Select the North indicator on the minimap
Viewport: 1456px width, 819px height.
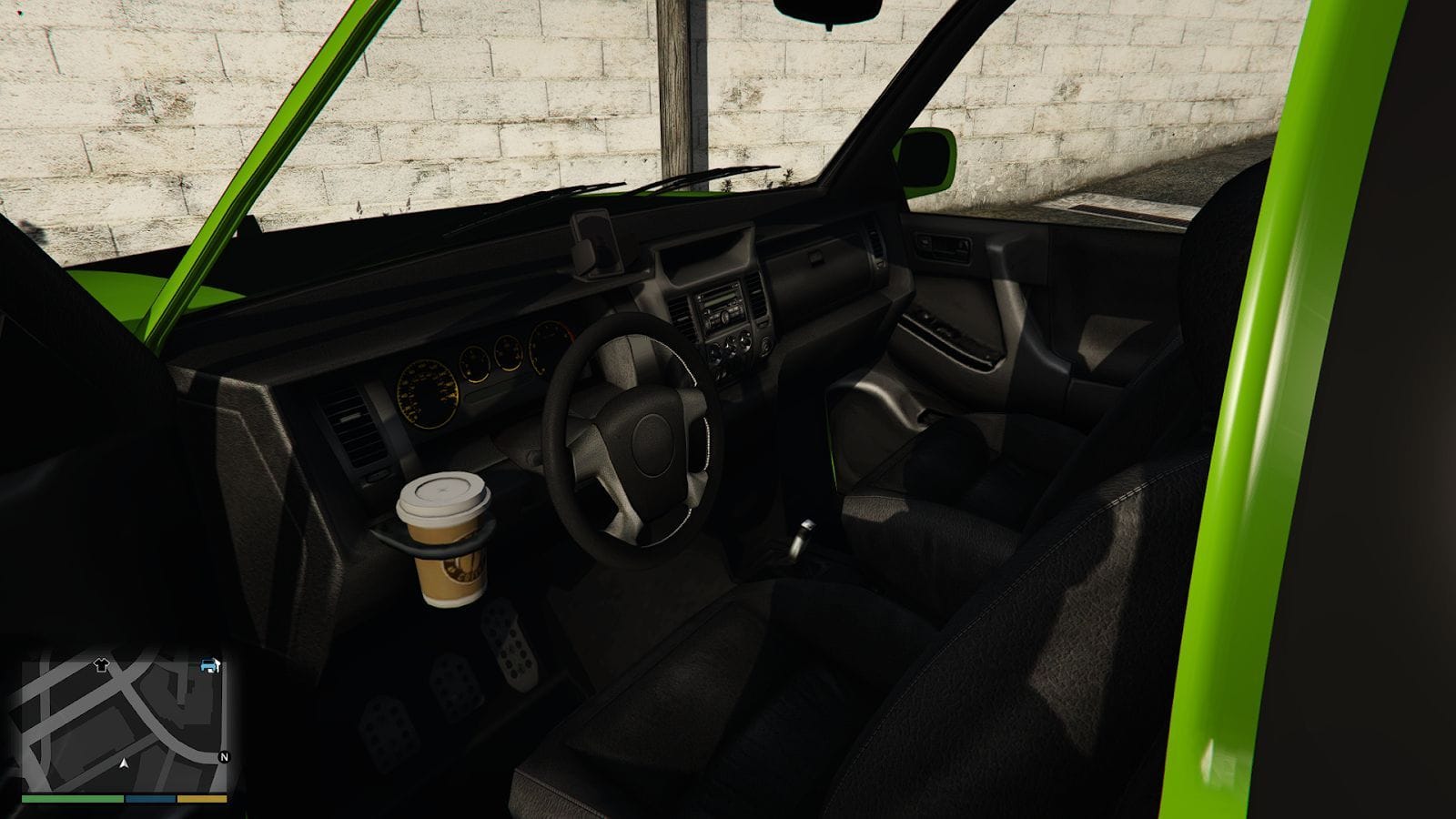tap(223, 757)
